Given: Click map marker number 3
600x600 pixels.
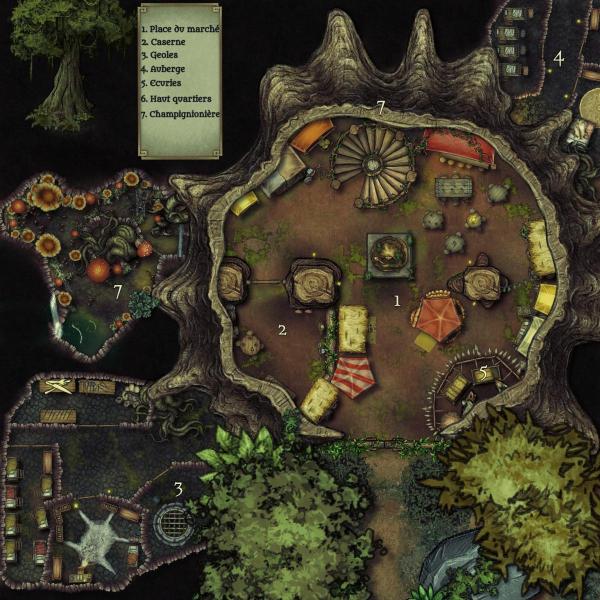Looking at the screenshot, I should (x=178, y=489).
